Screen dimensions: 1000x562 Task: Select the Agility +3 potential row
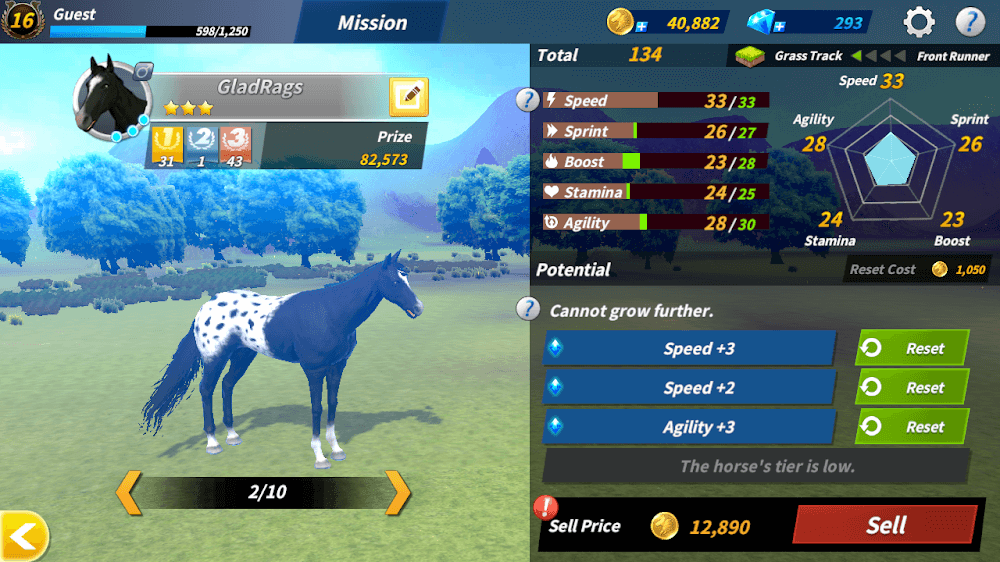[689, 427]
